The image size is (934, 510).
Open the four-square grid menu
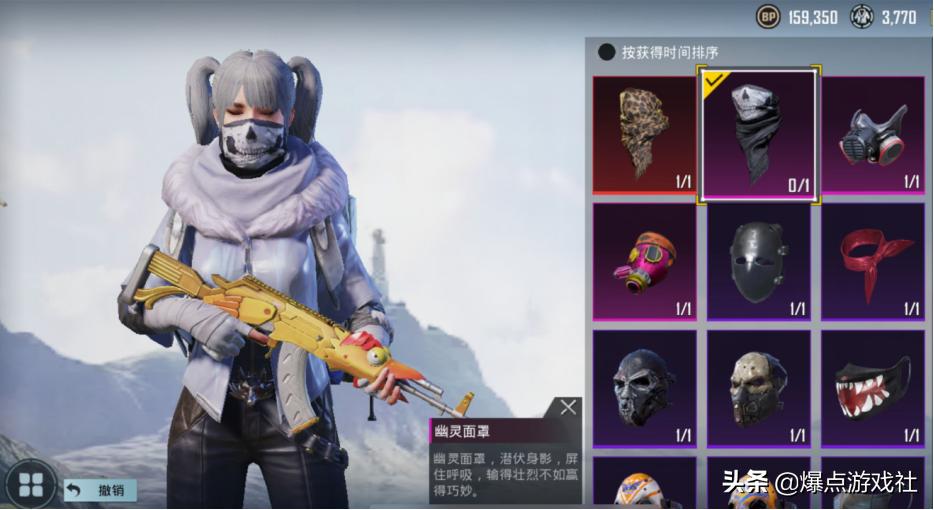(x=31, y=485)
